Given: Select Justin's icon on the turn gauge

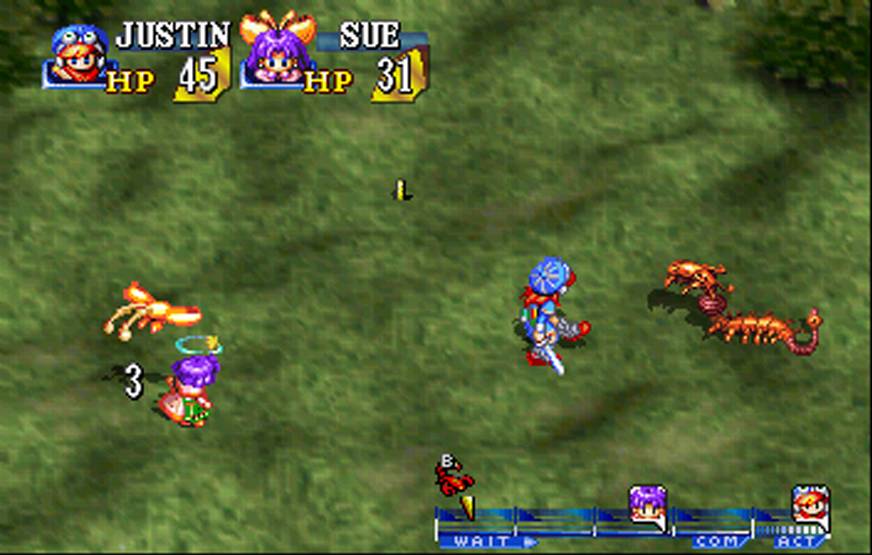Looking at the screenshot, I should point(809,504).
